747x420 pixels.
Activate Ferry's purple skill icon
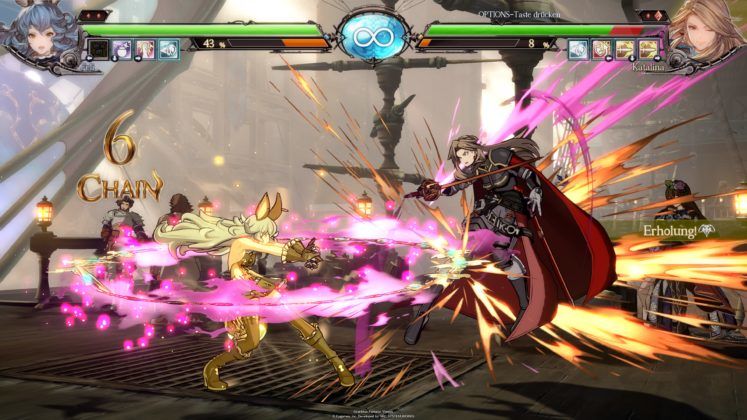tap(123, 48)
